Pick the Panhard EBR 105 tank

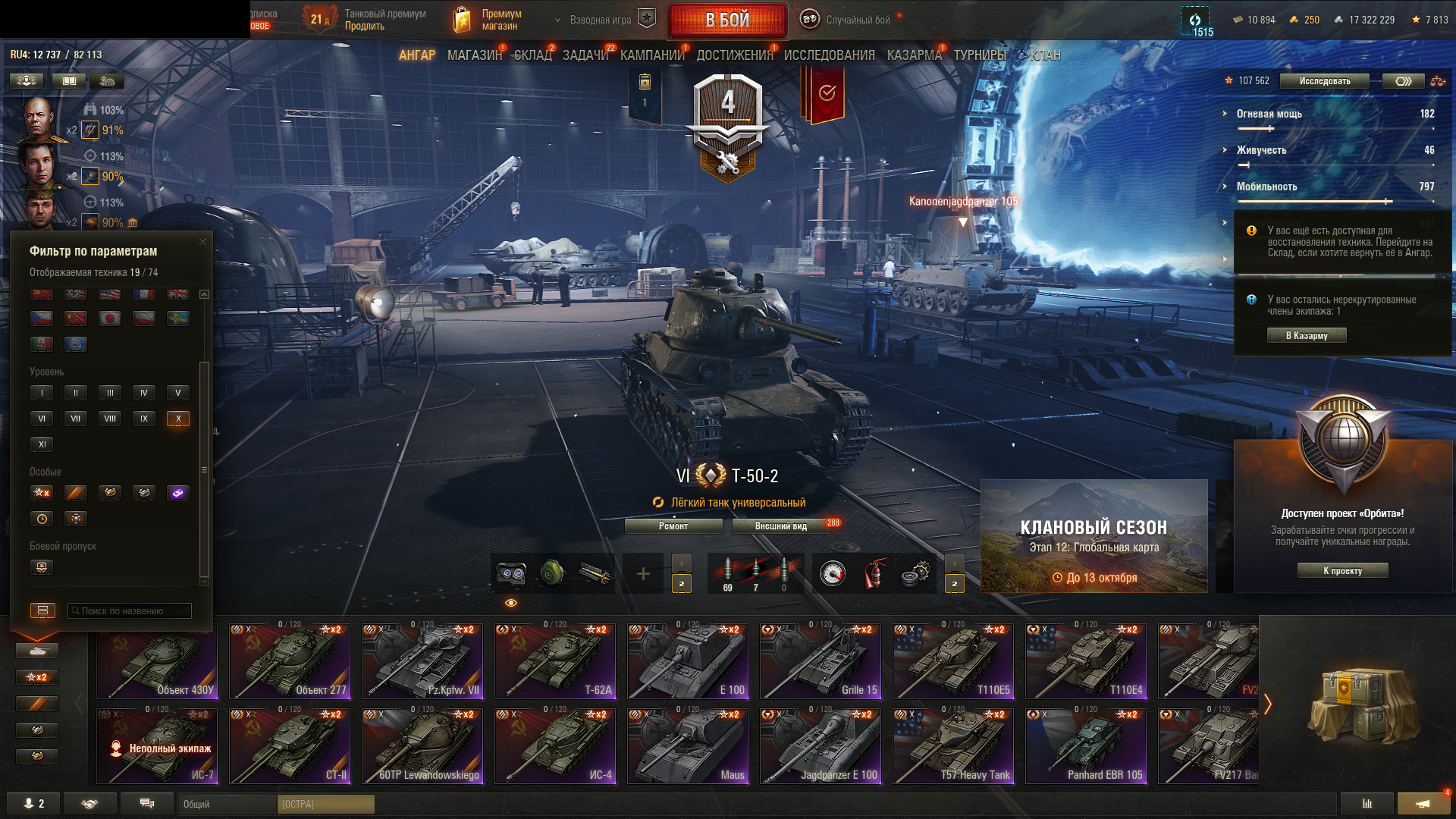pos(1086,745)
